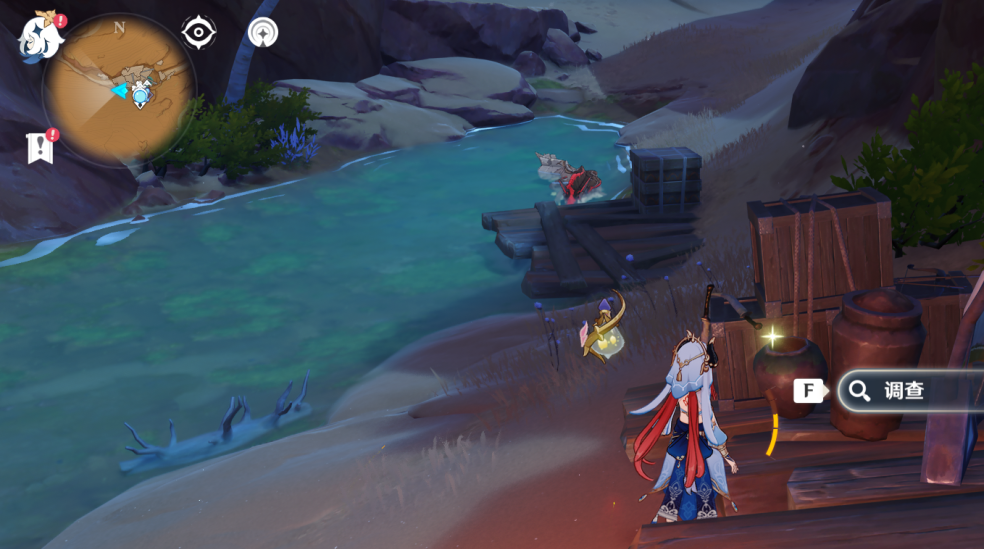Open the Paimon menu icon
The width and height of the screenshot is (984, 549).
41,36
